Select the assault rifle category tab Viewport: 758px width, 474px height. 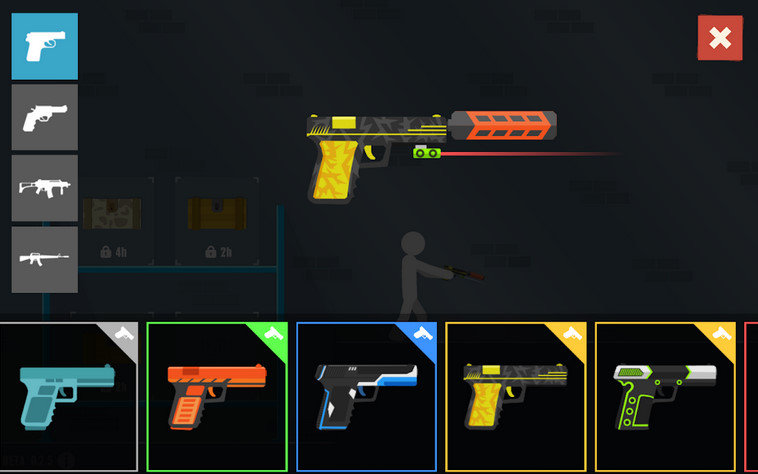pos(44,259)
